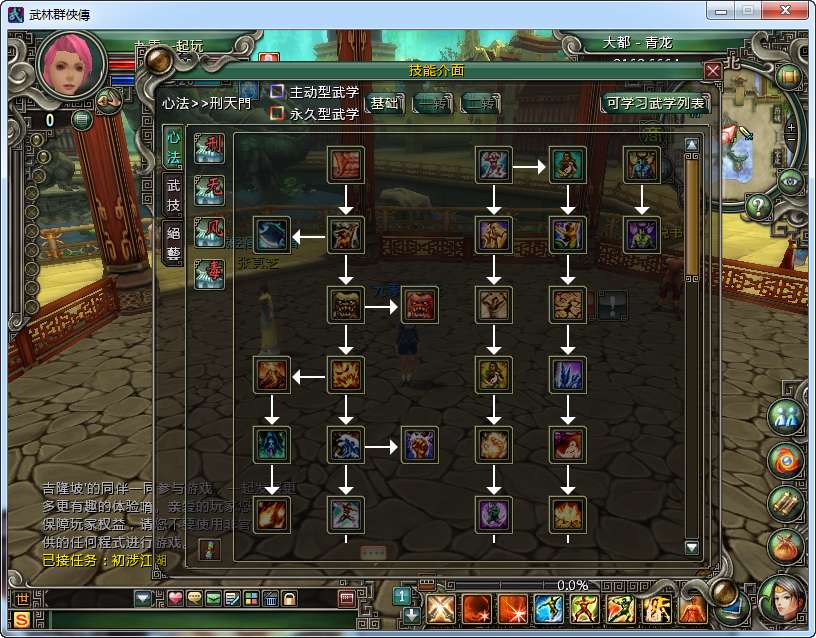Minimize the game window
The image size is (816, 638).
[722, 10]
